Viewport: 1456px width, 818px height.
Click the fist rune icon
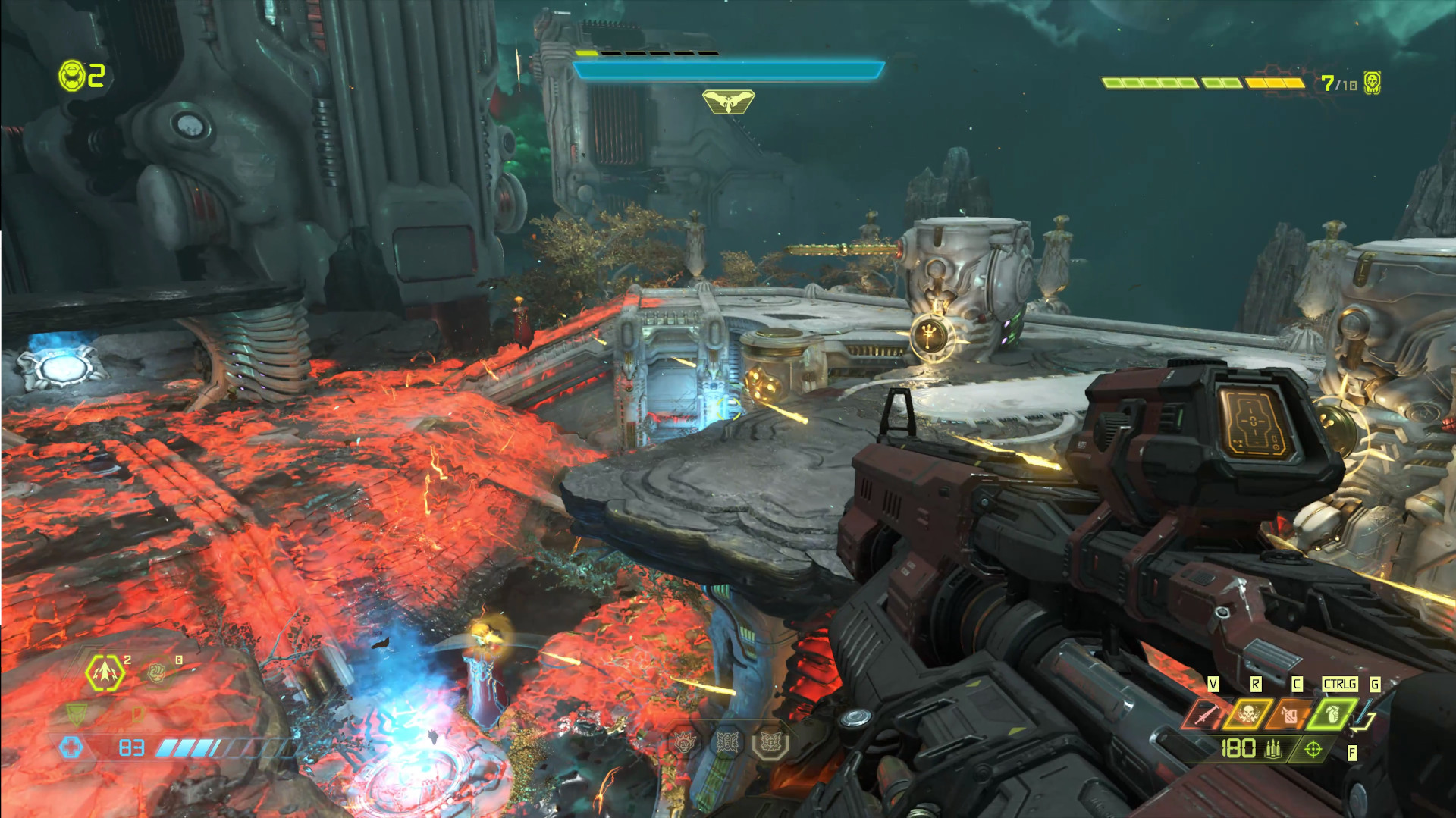[685, 743]
